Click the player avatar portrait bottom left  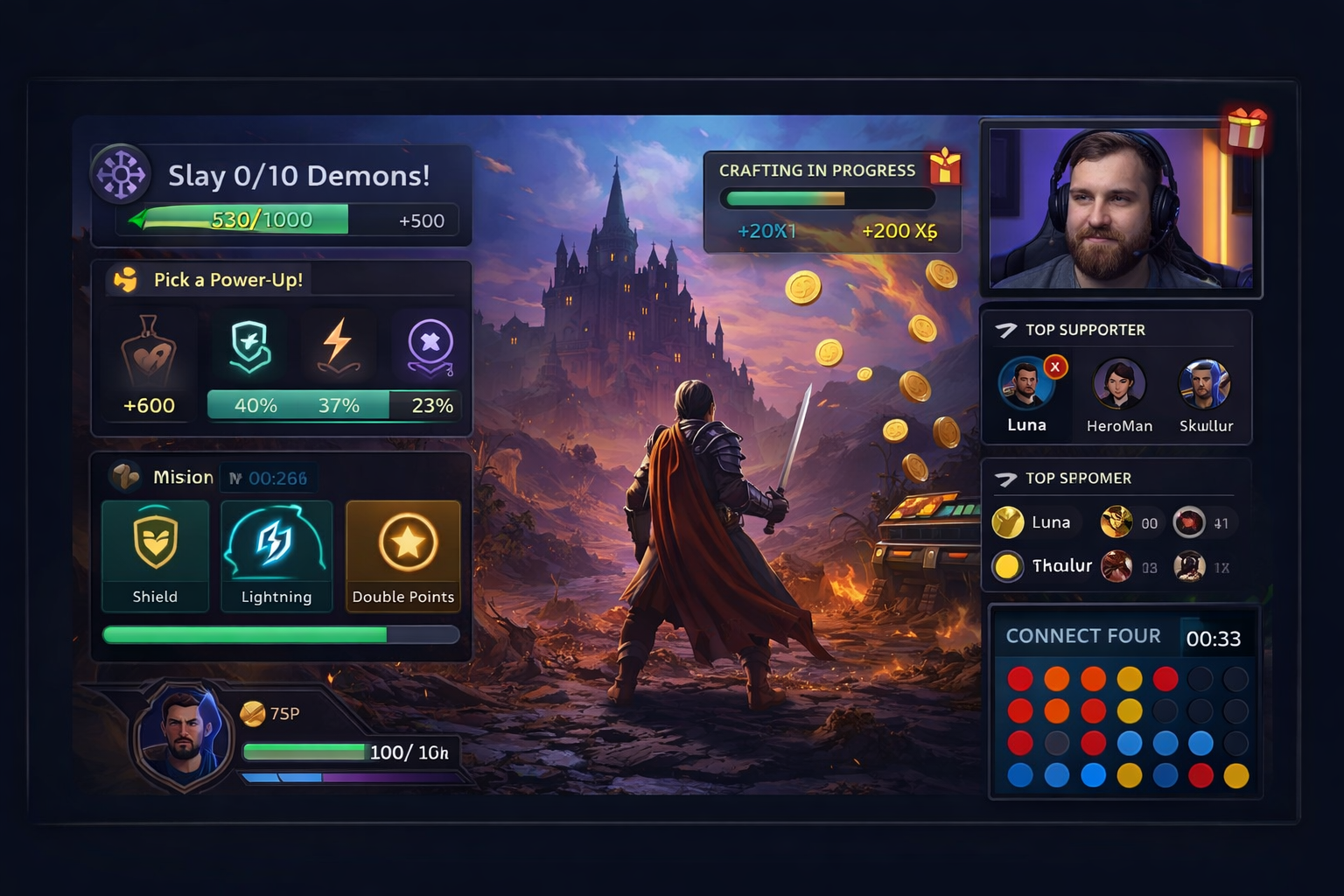coord(182,739)
